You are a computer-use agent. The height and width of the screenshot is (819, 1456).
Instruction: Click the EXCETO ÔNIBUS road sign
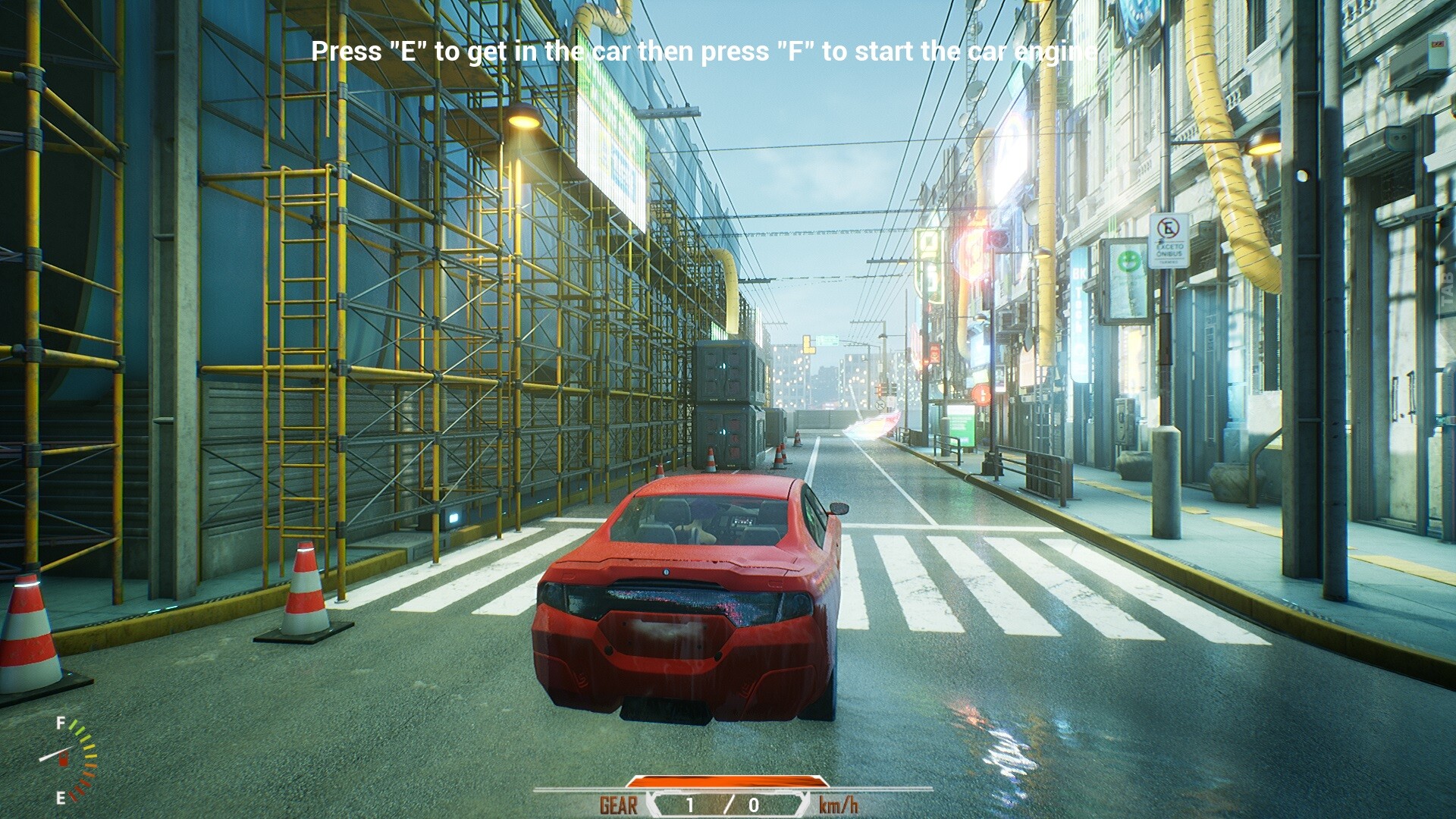point(1170,240)
